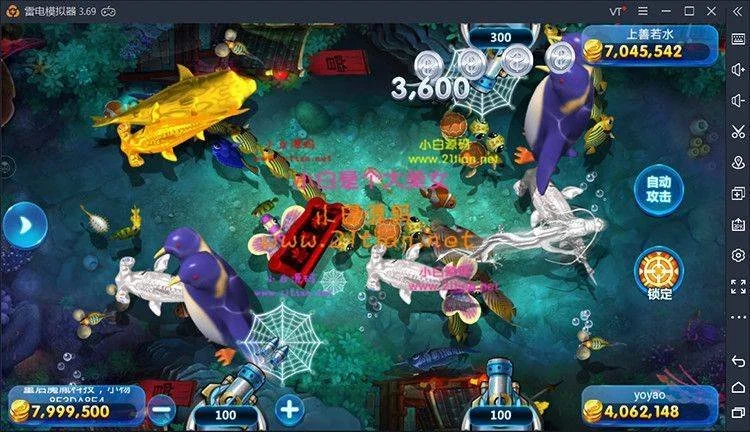Tap the emulator back arrow button
This screenshot has width=750, height=432.
(x=738, y=361)
